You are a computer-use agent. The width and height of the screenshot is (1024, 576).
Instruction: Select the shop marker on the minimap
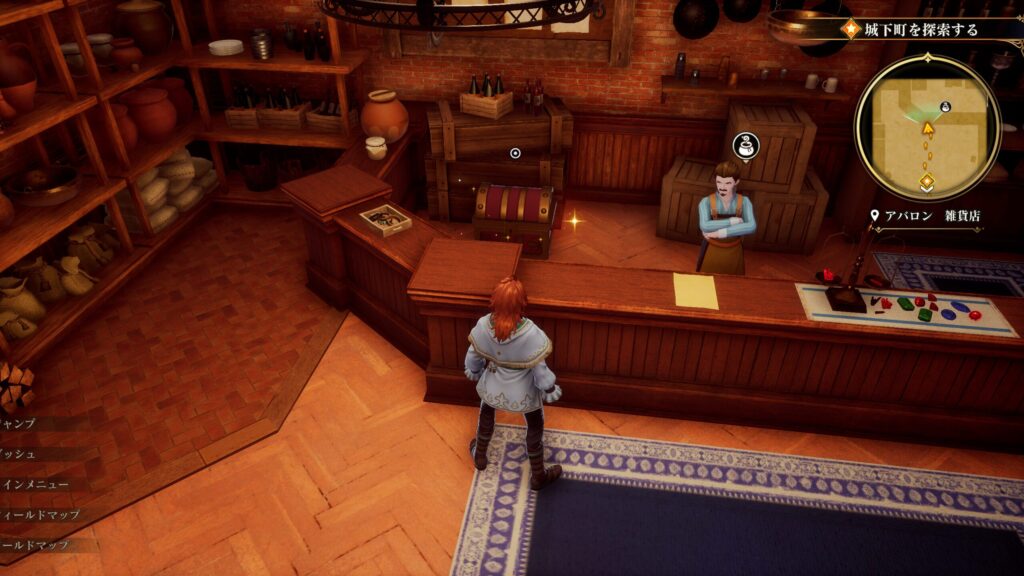tap(946, 106)
